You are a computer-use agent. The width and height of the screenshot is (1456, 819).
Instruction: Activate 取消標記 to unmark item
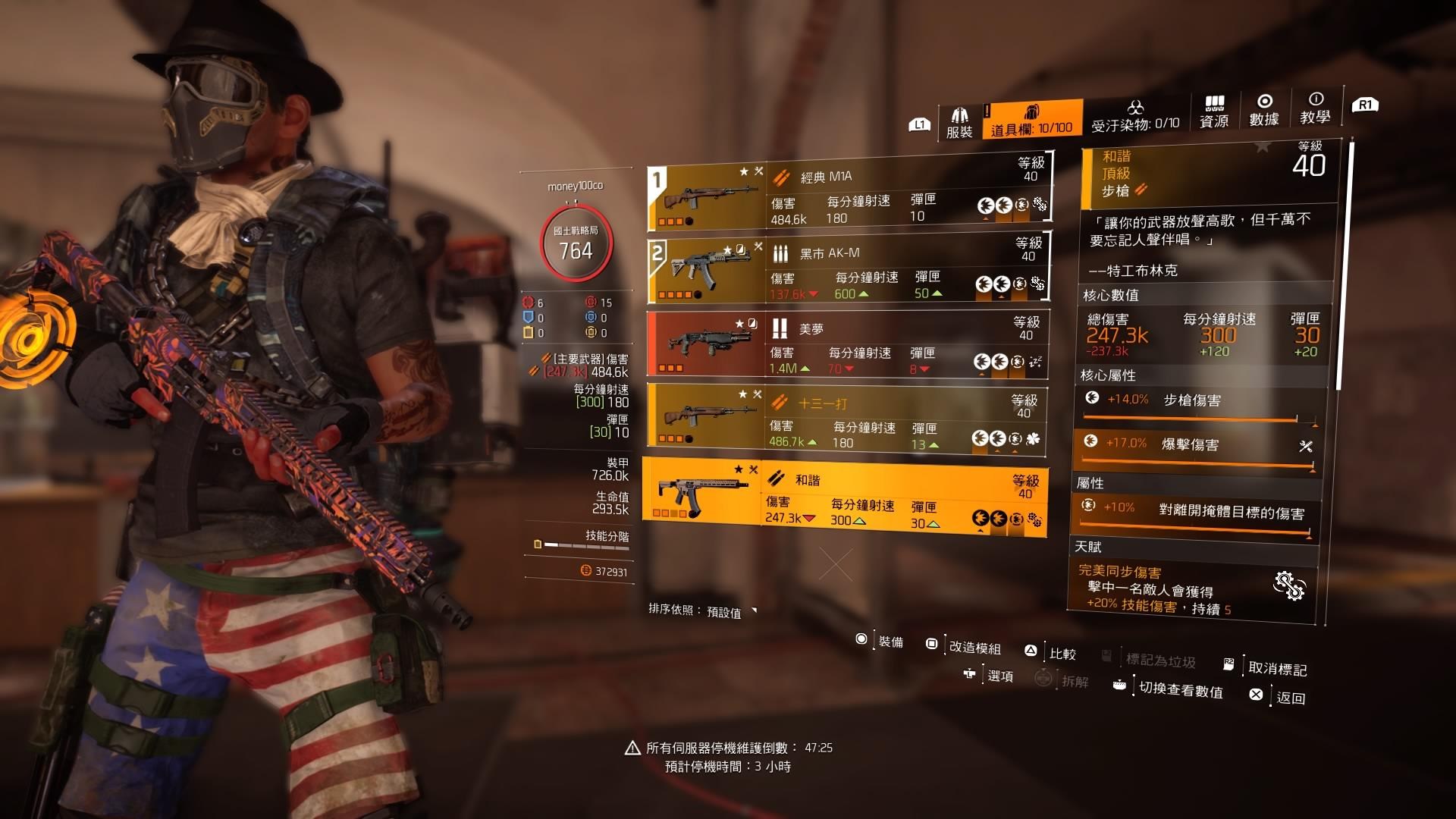click(1268, 667)
